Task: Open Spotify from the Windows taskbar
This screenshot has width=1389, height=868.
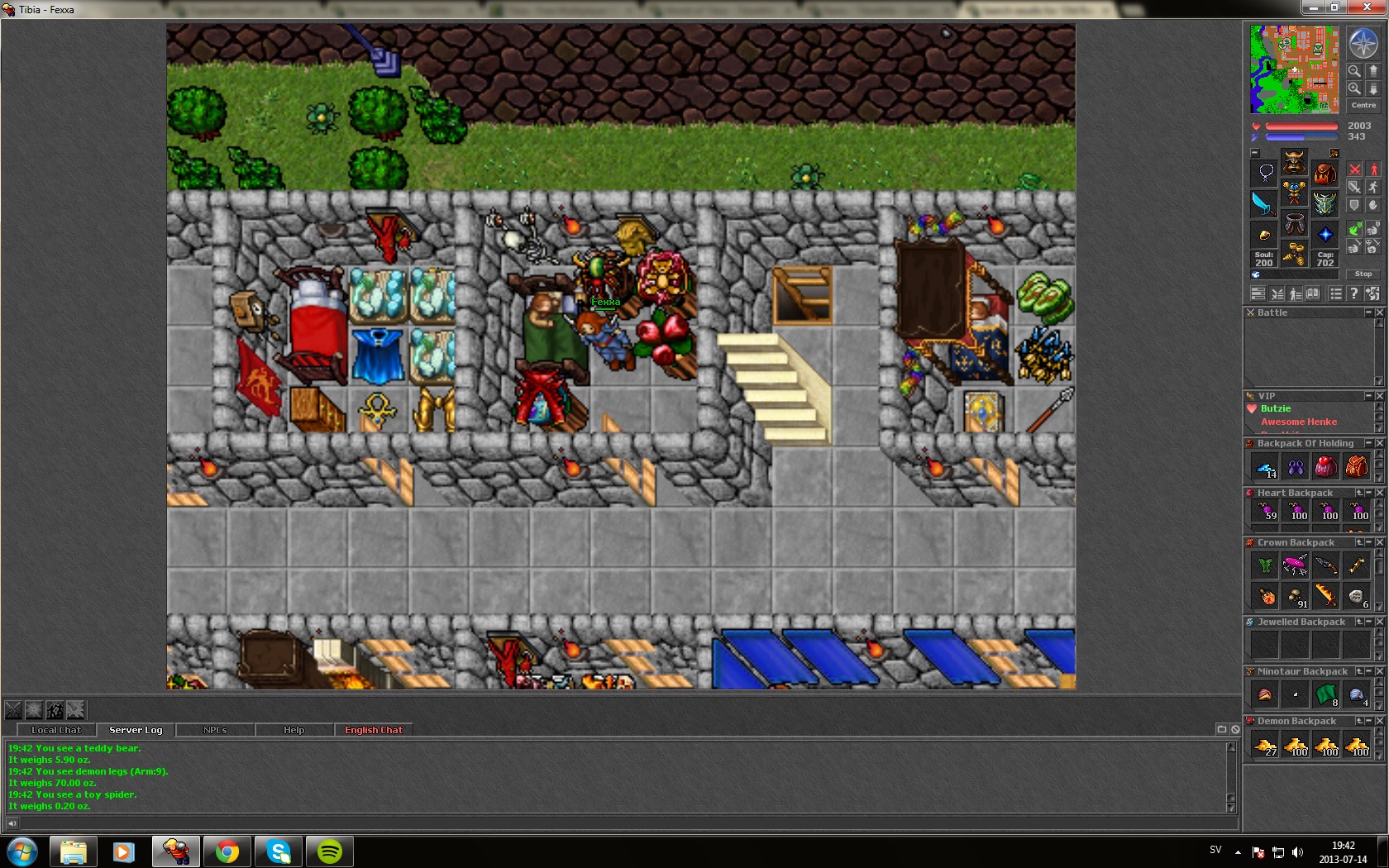Action: [329, 851]
